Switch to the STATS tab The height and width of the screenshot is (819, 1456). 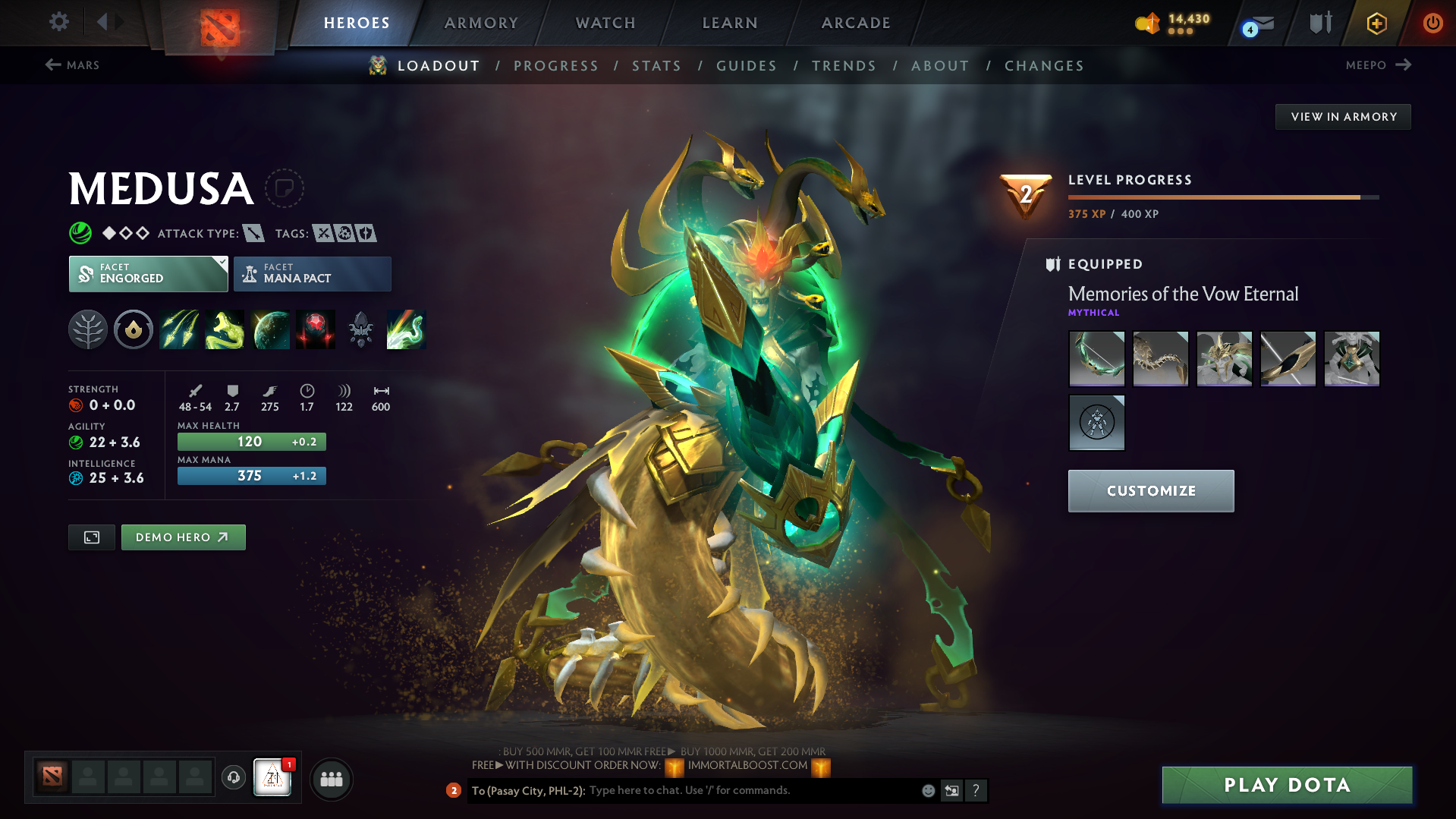(x=656, y=66)
